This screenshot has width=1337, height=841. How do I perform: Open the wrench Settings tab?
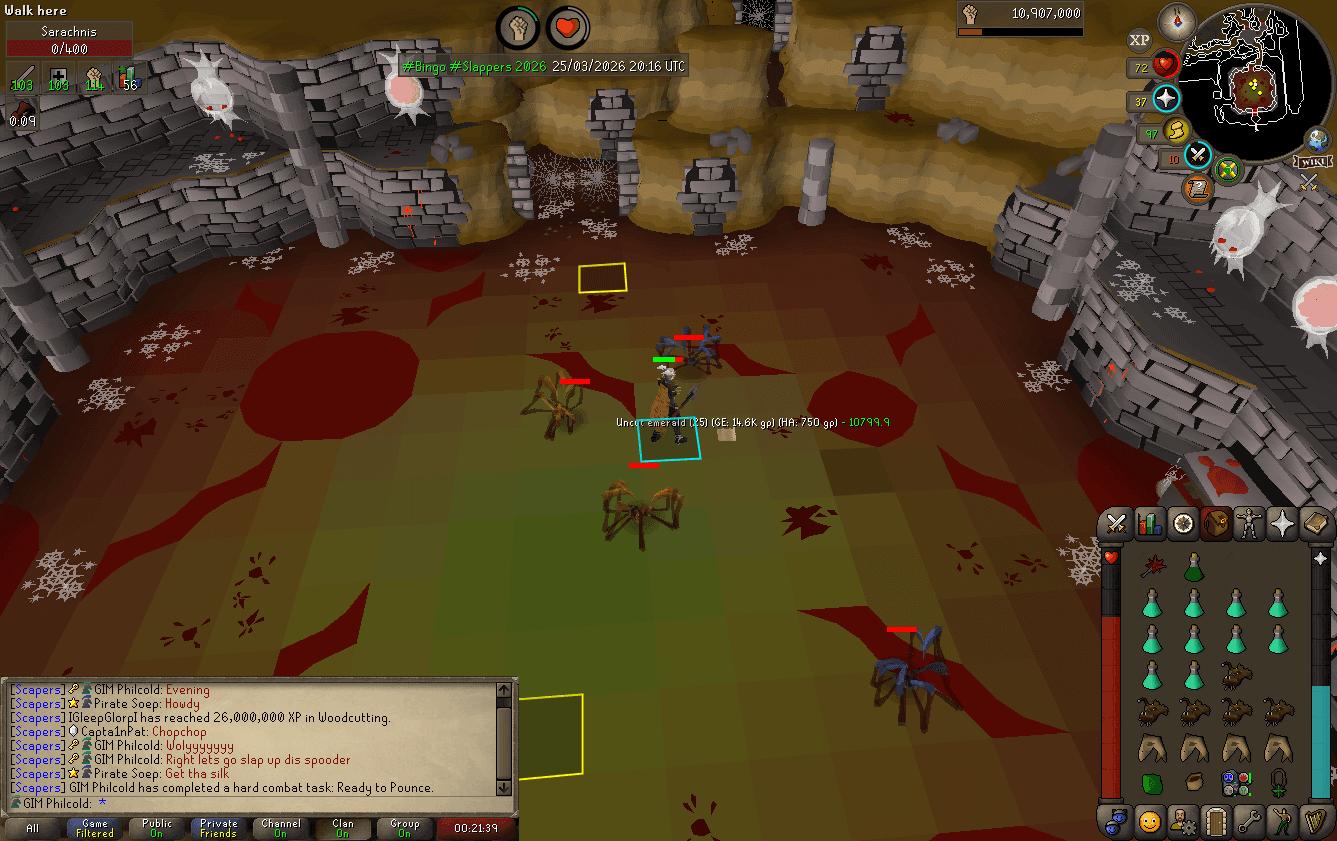(x=1248, y=822)
